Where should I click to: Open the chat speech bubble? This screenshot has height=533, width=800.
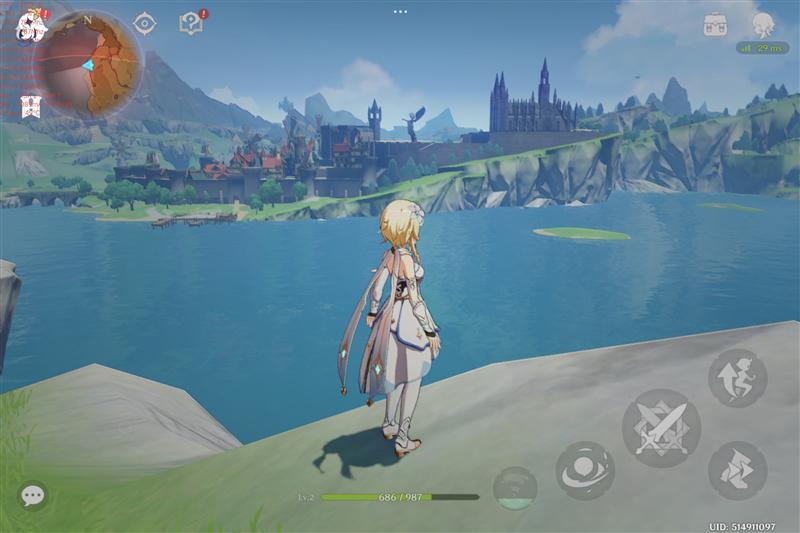(x=33, y=495)
